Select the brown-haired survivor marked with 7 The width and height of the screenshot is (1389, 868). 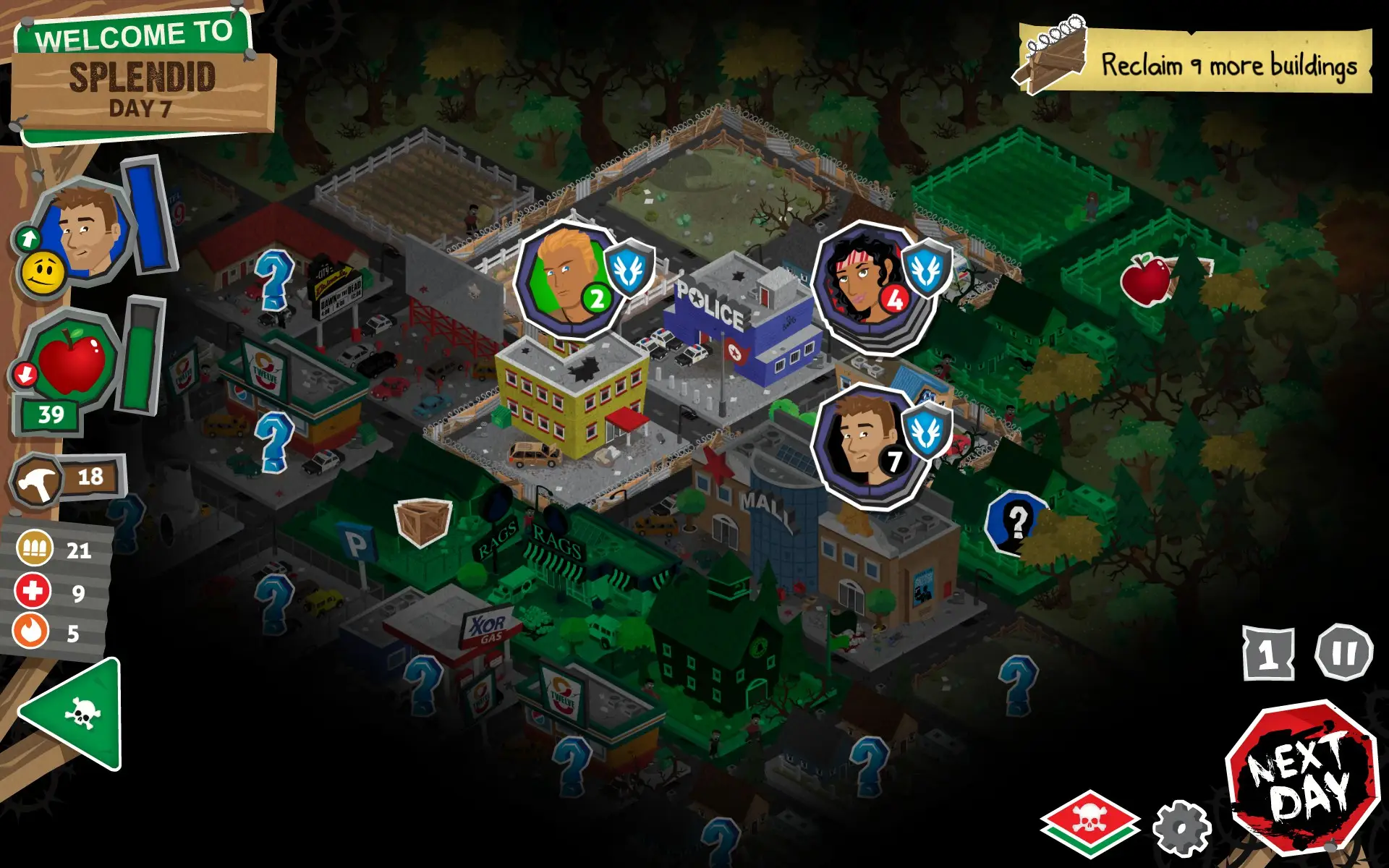(x=865, y=444)
